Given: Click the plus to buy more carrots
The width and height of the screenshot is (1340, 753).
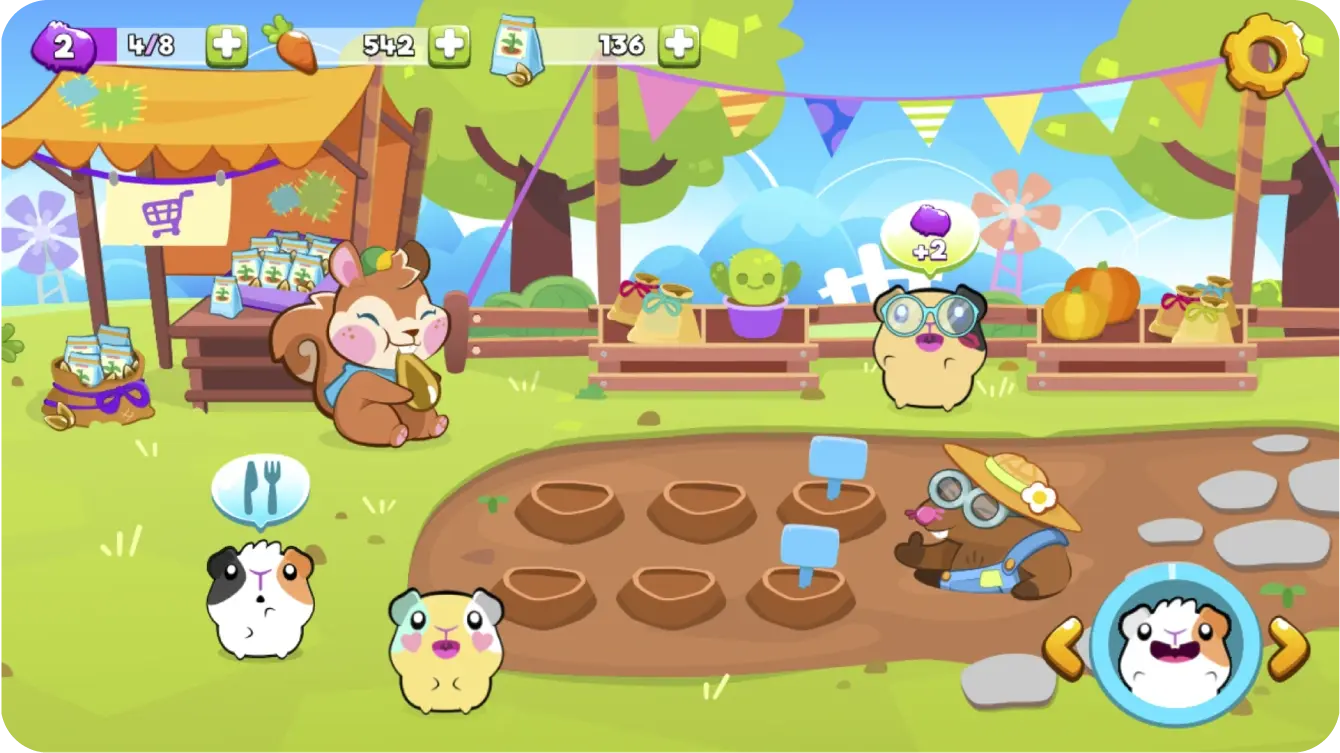Looking at the screenshot, I should pos(450,43).
